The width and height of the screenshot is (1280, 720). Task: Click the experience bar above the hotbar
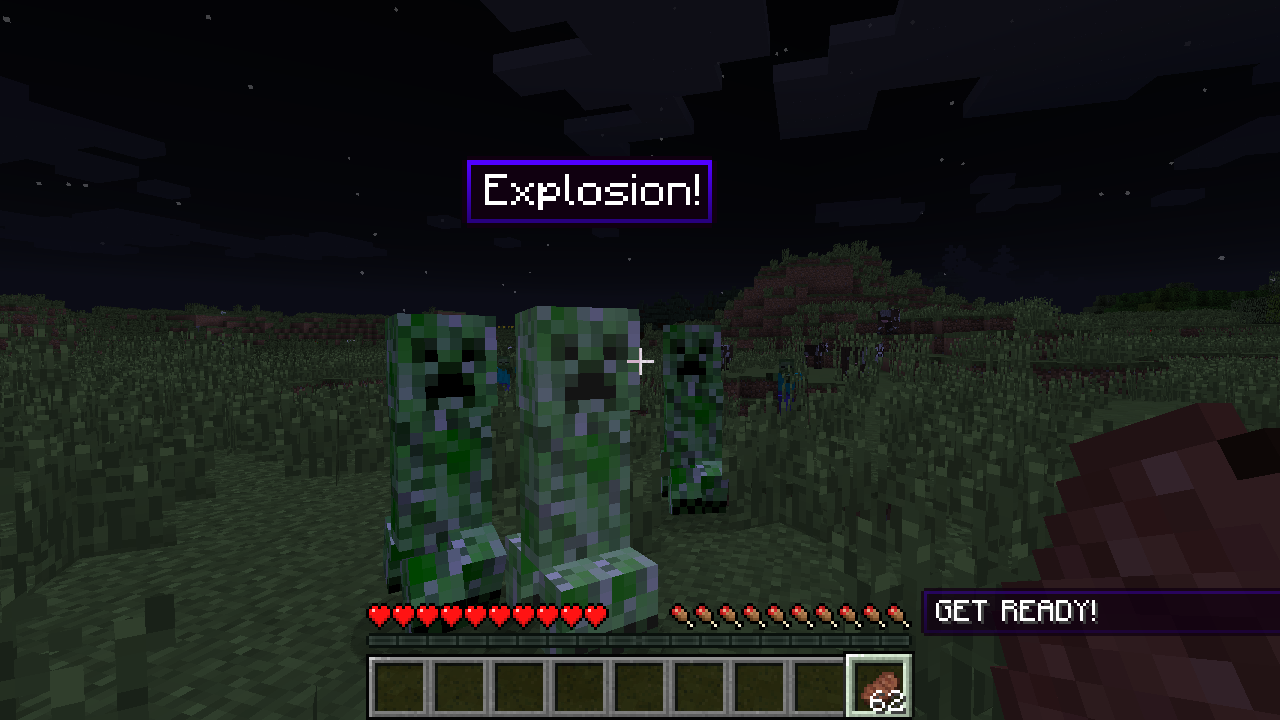coord(640,638)
